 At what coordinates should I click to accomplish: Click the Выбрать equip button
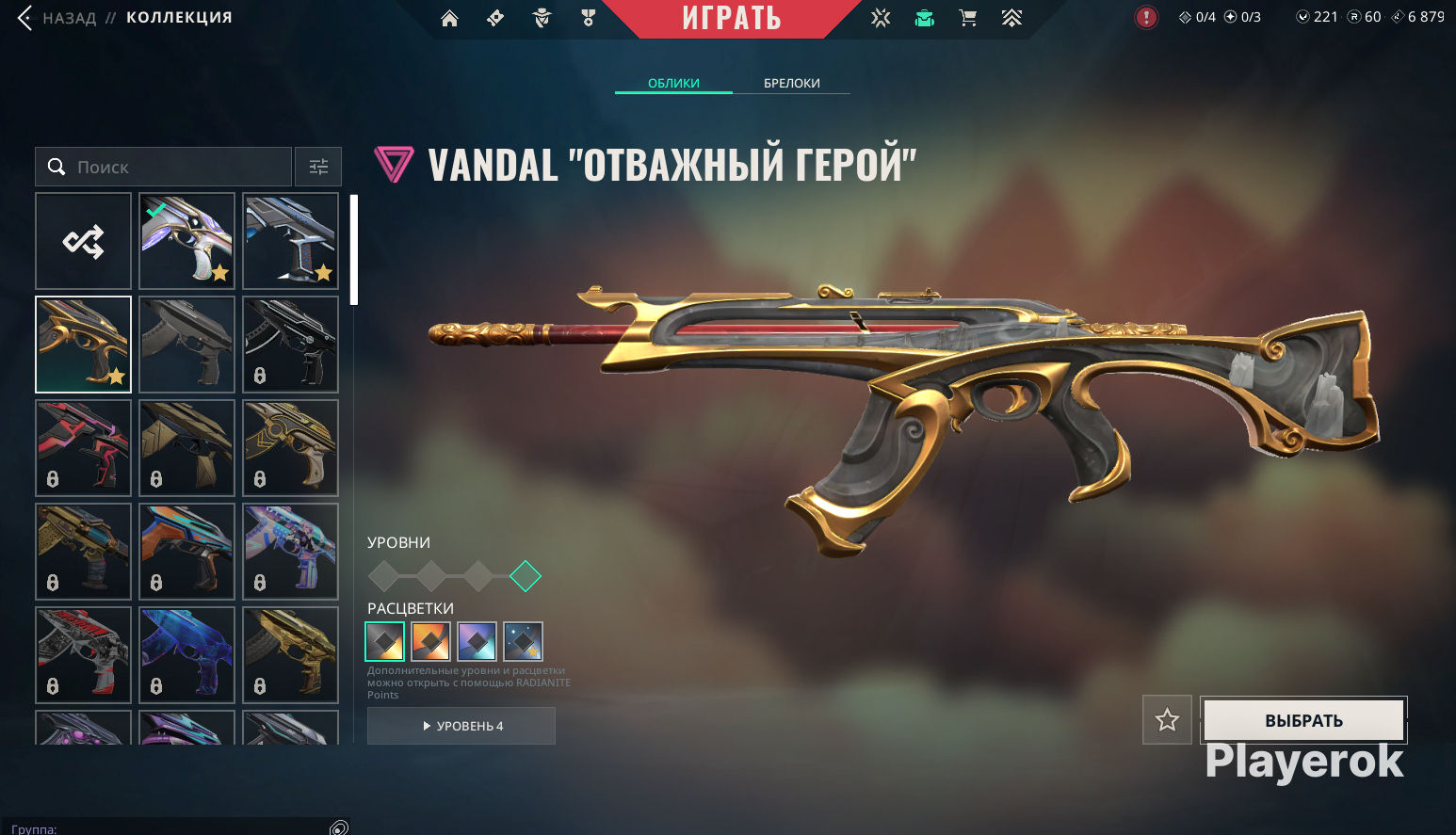pyautogui.click(x=1303, y=720)
